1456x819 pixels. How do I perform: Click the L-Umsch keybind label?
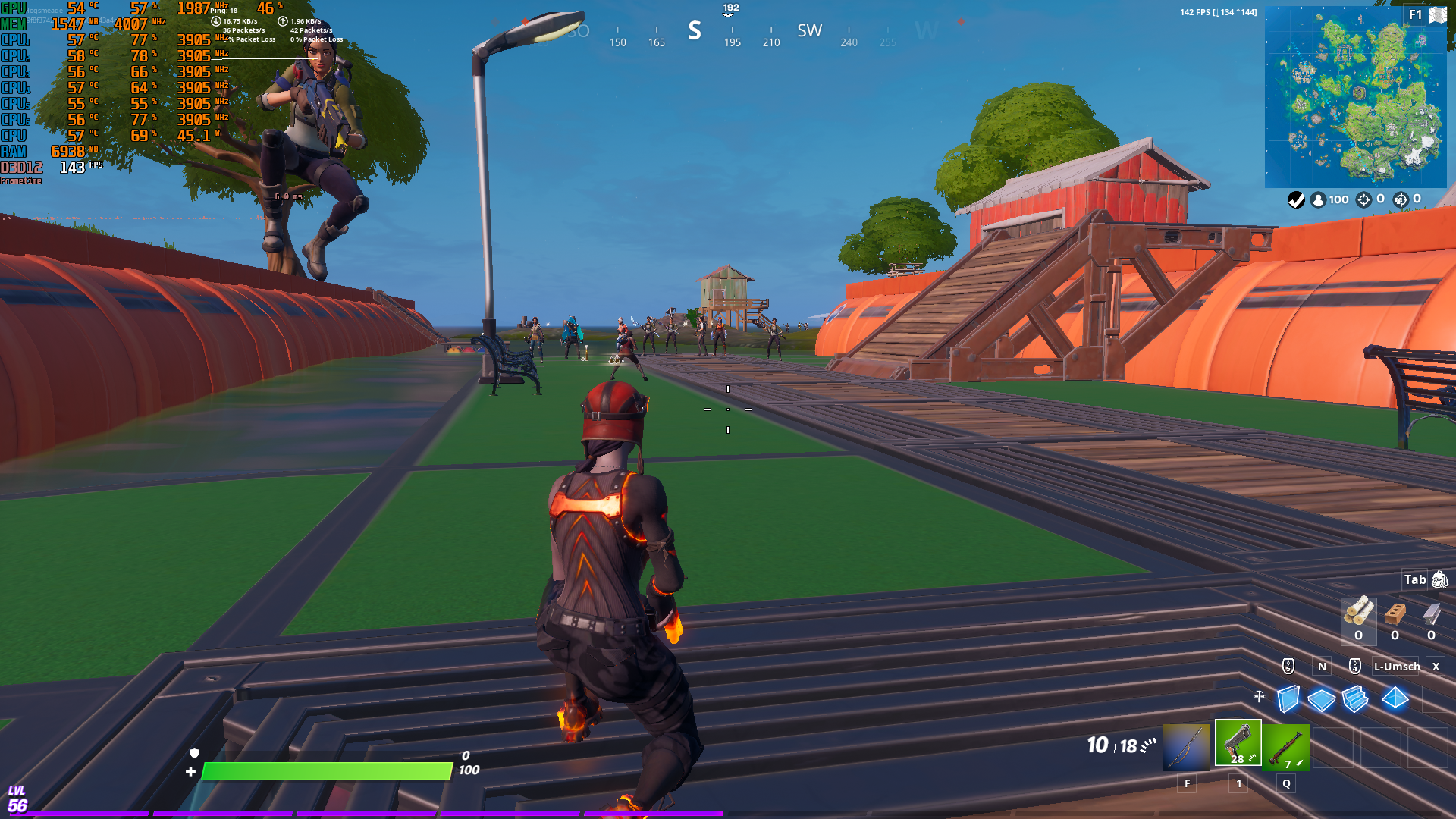click(x=1397, y=666)
